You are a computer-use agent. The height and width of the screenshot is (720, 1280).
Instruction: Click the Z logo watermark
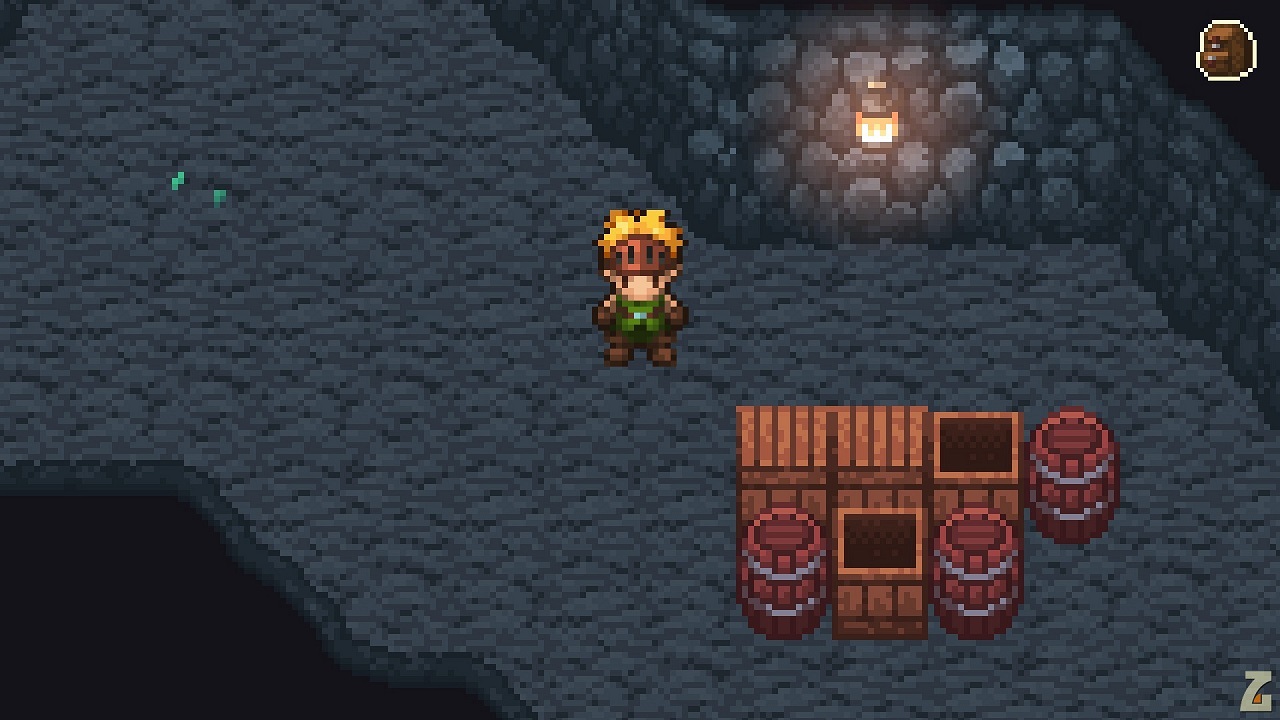pos(1255,692)
